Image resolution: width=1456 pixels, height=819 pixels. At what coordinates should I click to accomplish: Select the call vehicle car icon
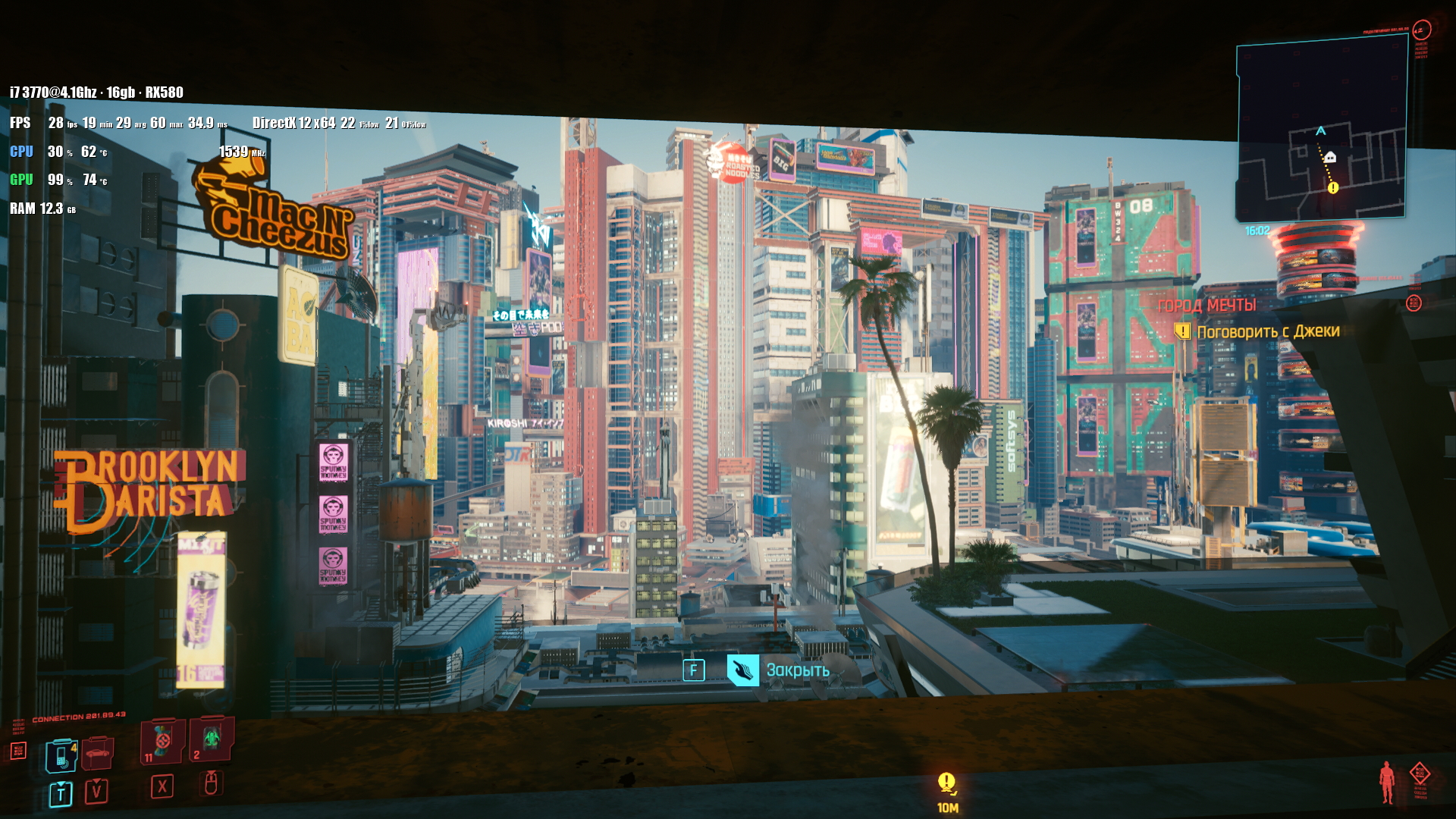pyautogui.click(x=97, y=754)
